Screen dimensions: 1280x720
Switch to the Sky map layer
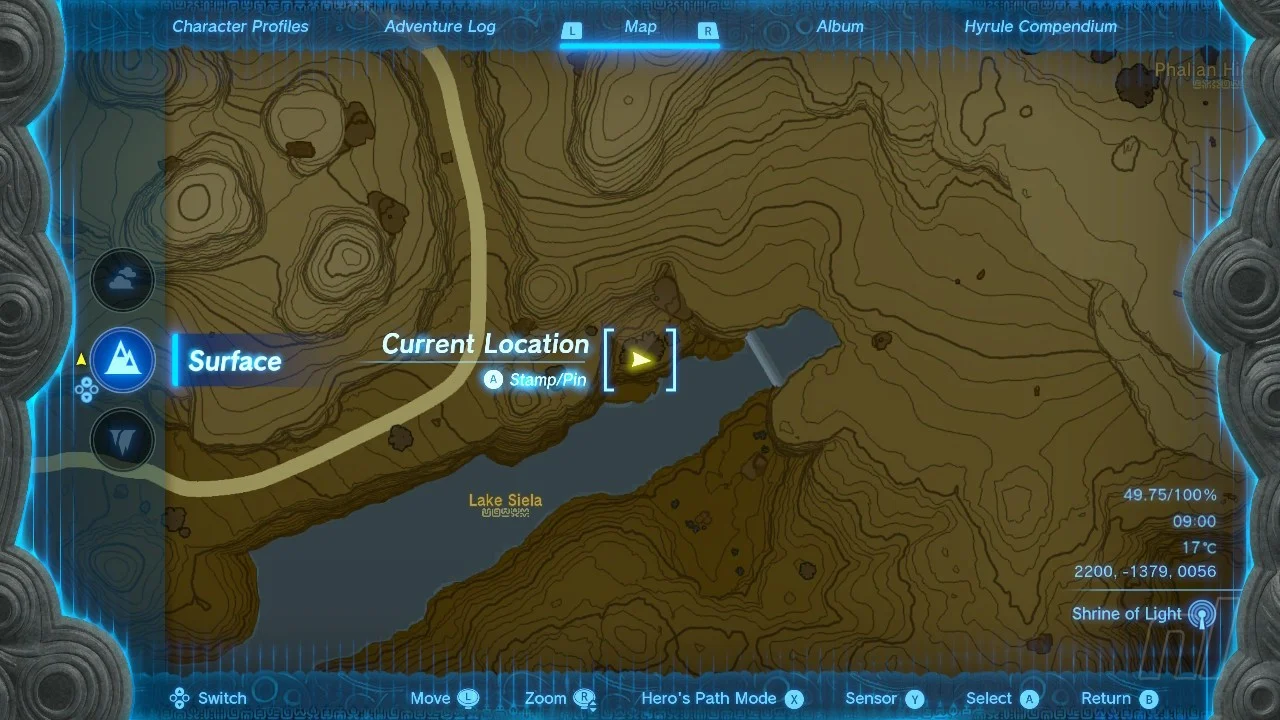pos(123,281)
